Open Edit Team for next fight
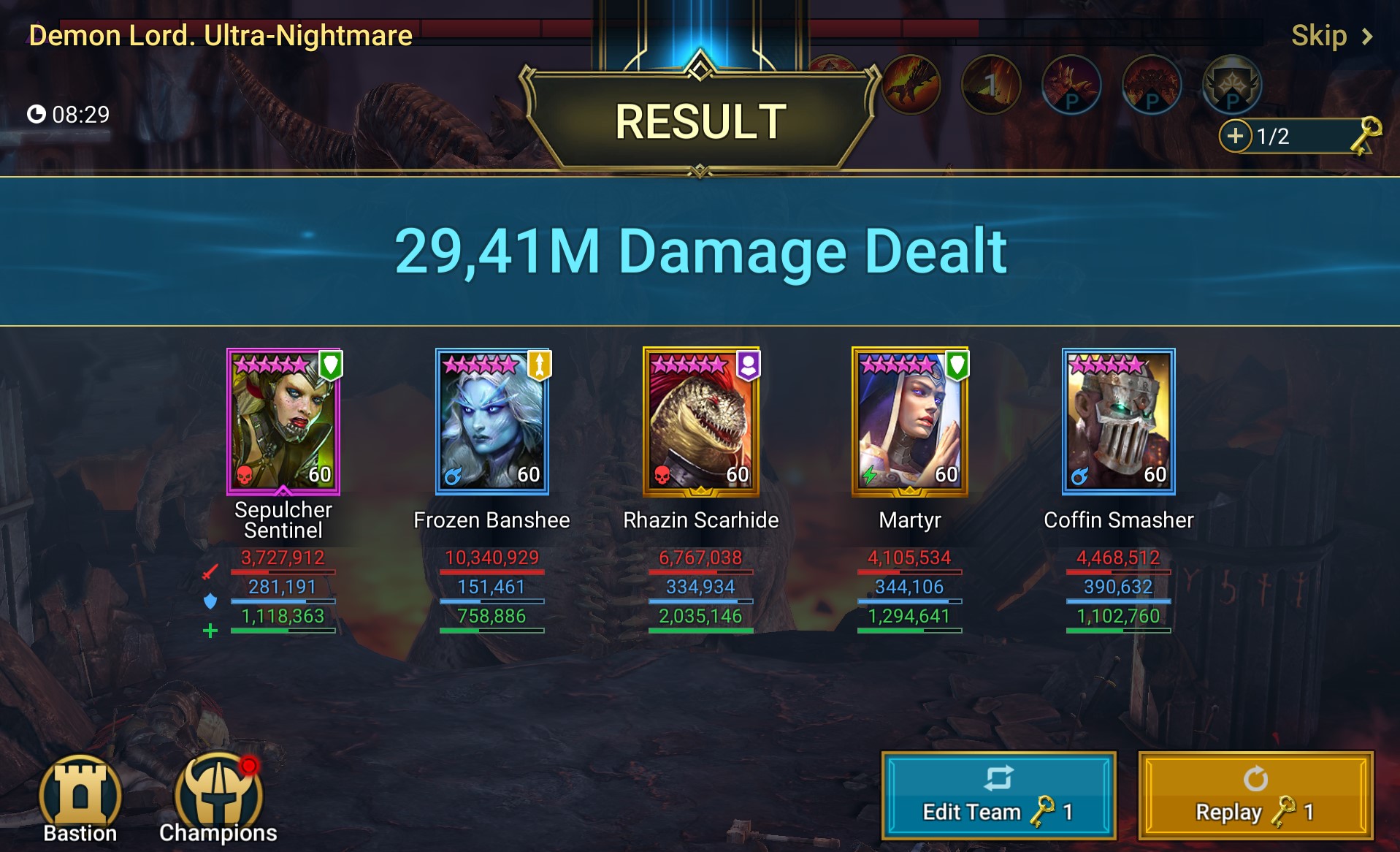The width and height of the screenshot is (1400, 852). [998, 795]
